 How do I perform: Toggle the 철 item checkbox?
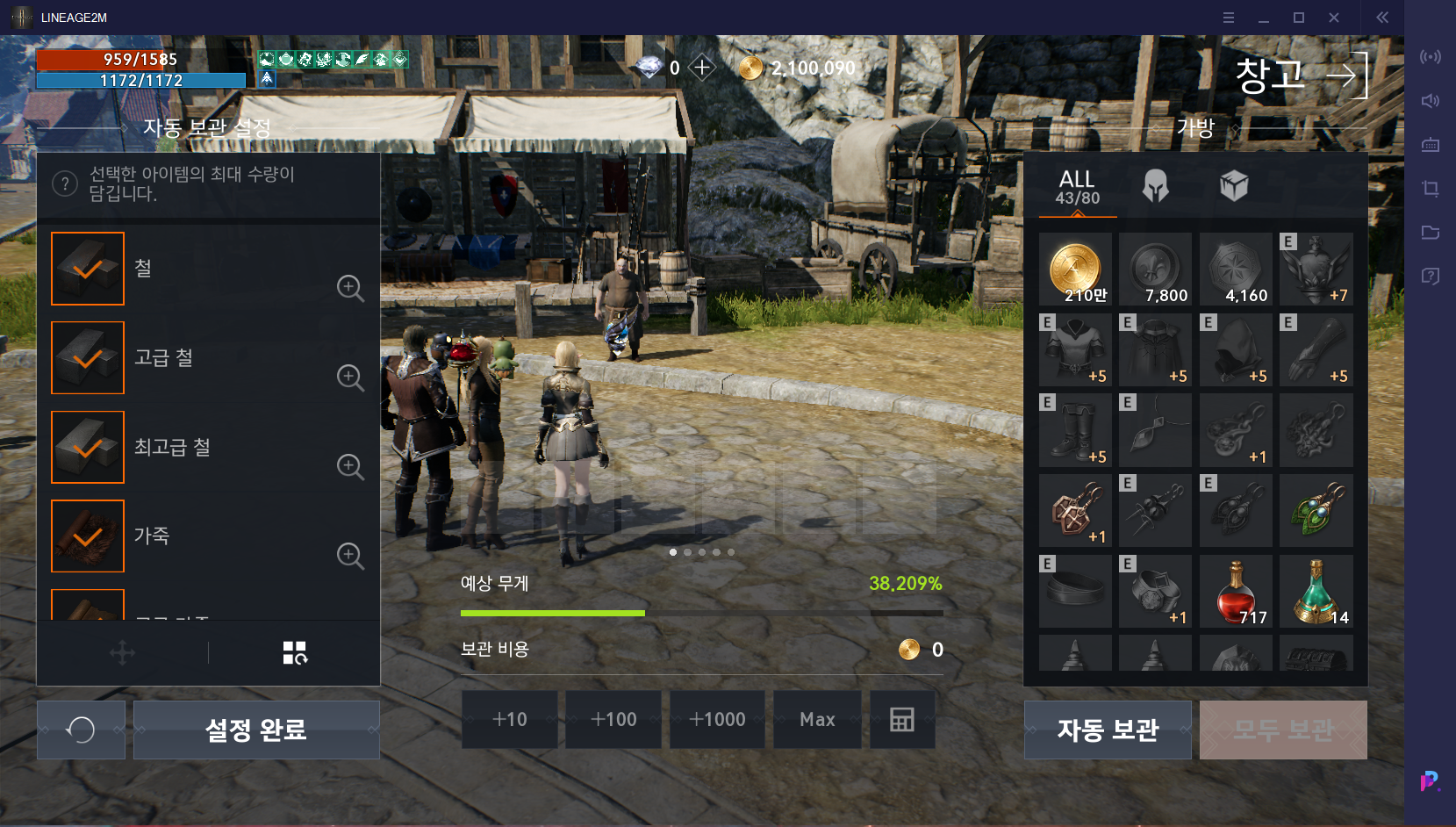pyautogui.click(x=88, y=269)
